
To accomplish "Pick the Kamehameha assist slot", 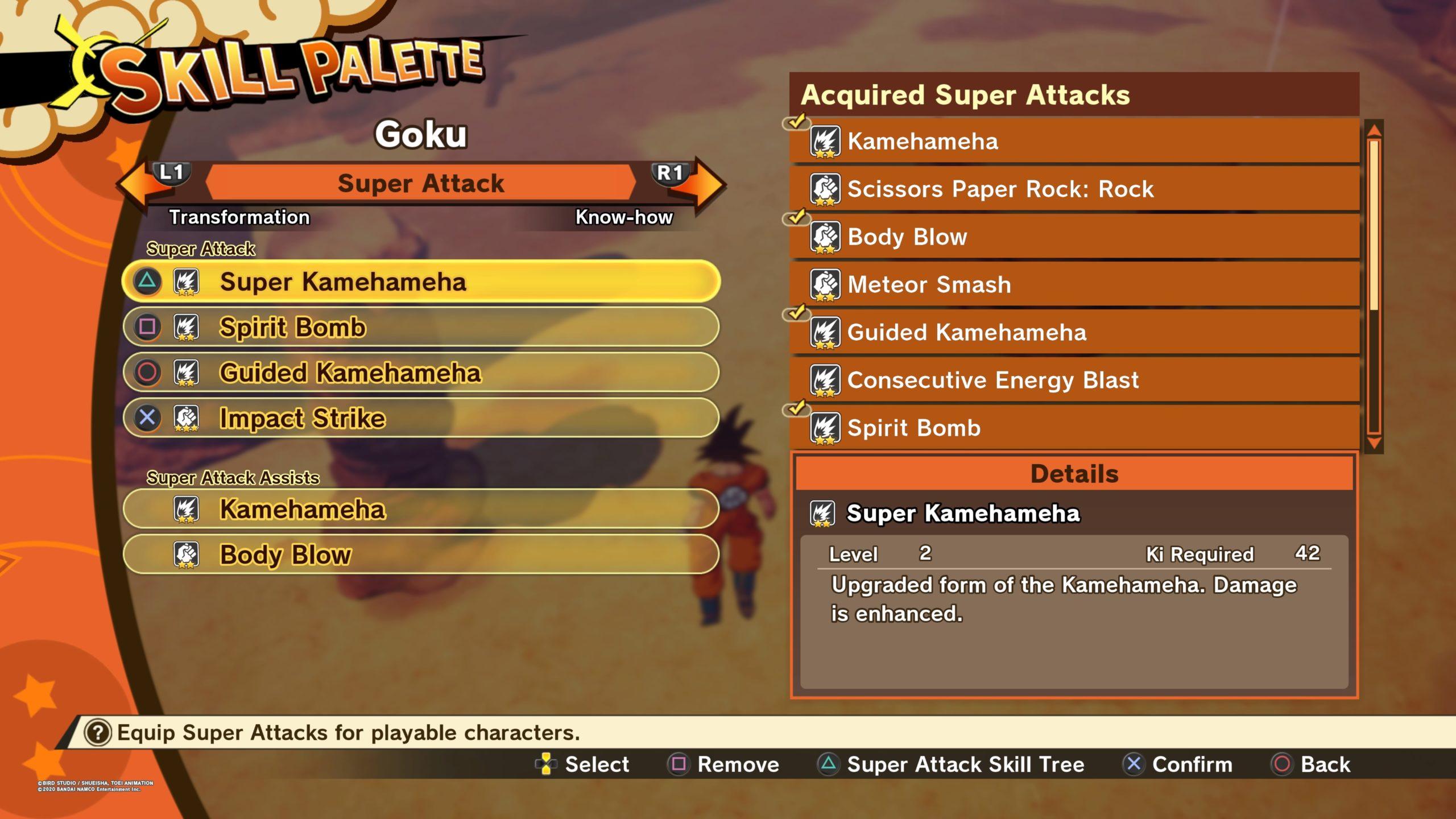I will click(421, 509).
